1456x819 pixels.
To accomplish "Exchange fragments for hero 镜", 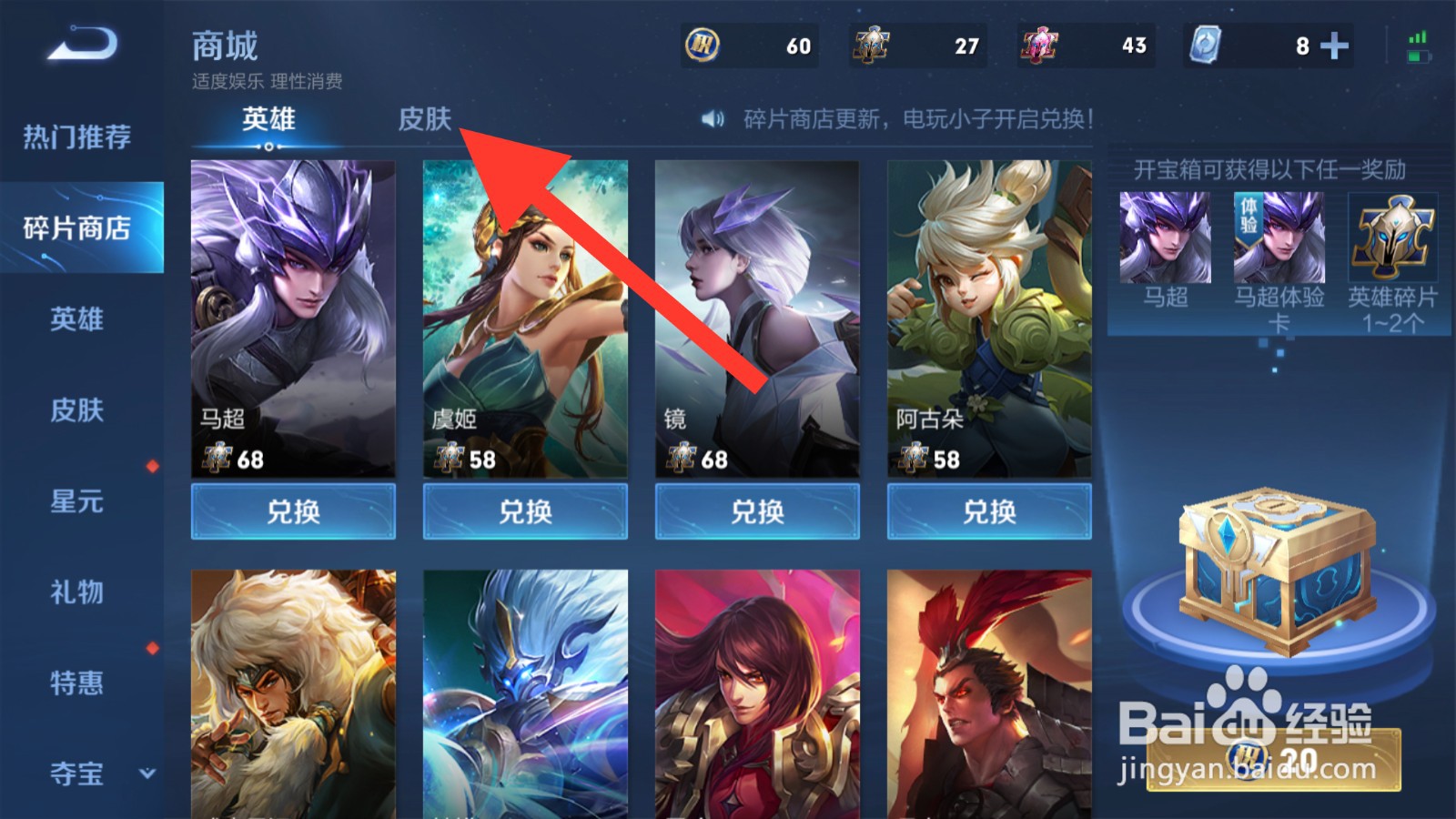I will tap(757, 511).
